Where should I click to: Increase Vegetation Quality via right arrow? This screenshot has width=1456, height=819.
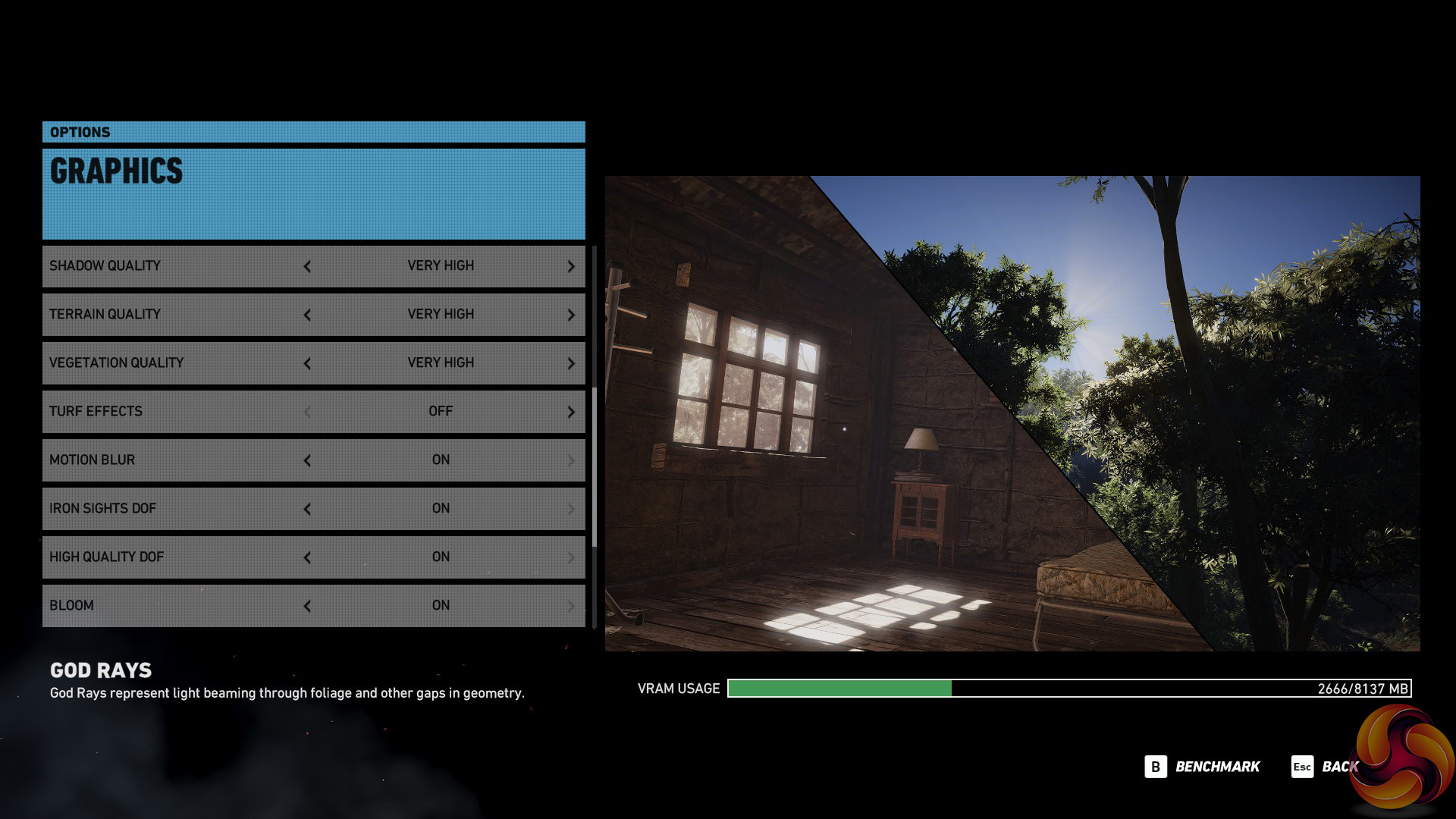[x=571, y=363]
